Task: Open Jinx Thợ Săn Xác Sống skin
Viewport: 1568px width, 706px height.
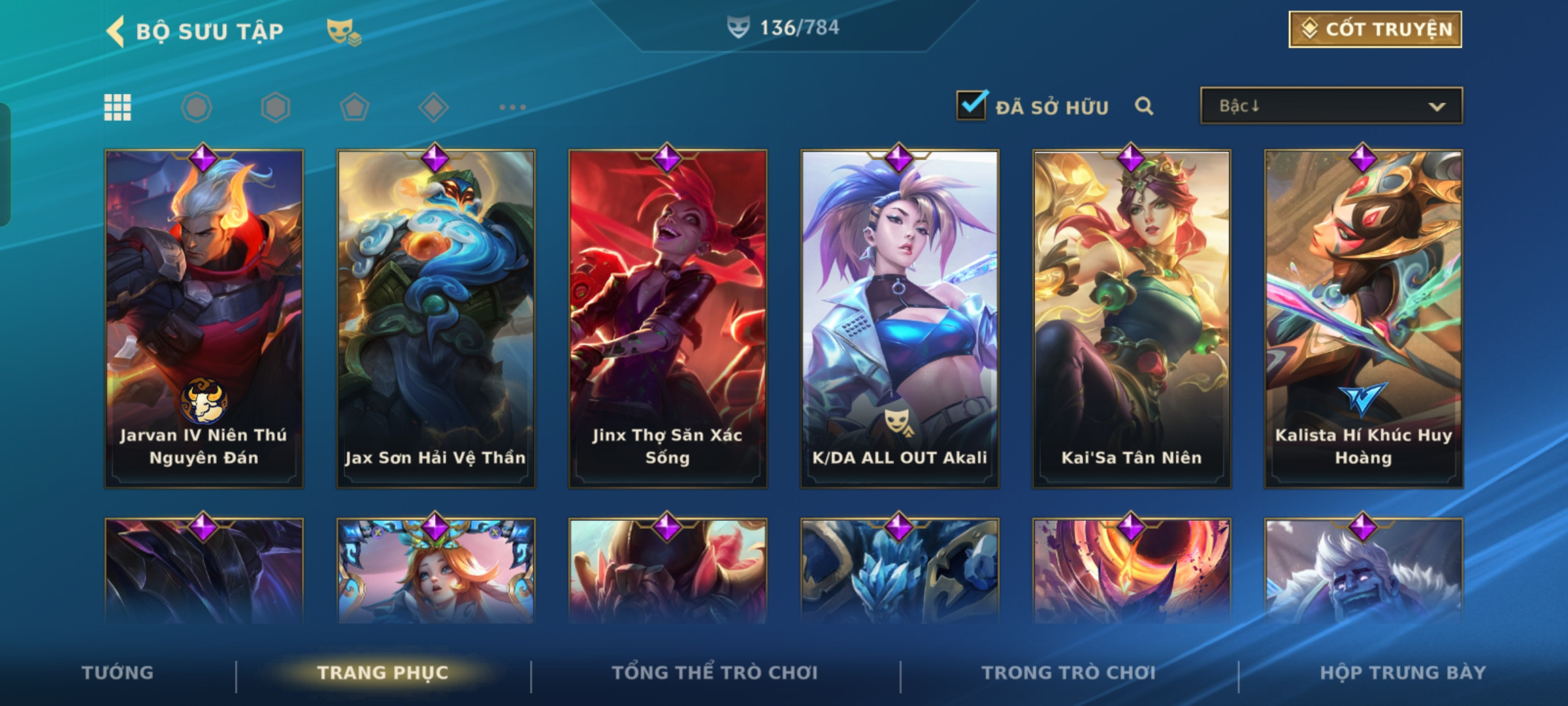Action: coord(668,318)
